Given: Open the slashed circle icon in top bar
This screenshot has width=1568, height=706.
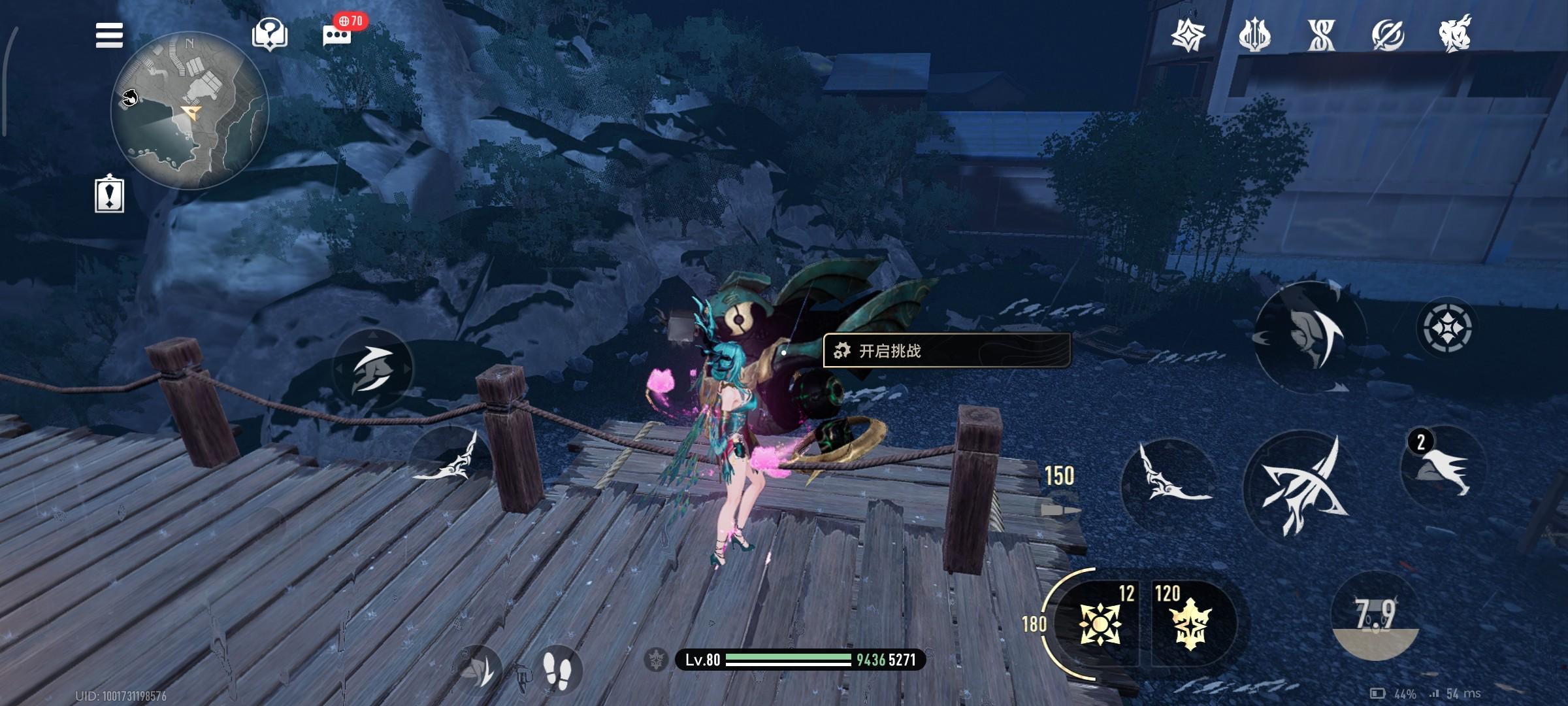Looking at the screenshot, I should [x=1388, y=35].
